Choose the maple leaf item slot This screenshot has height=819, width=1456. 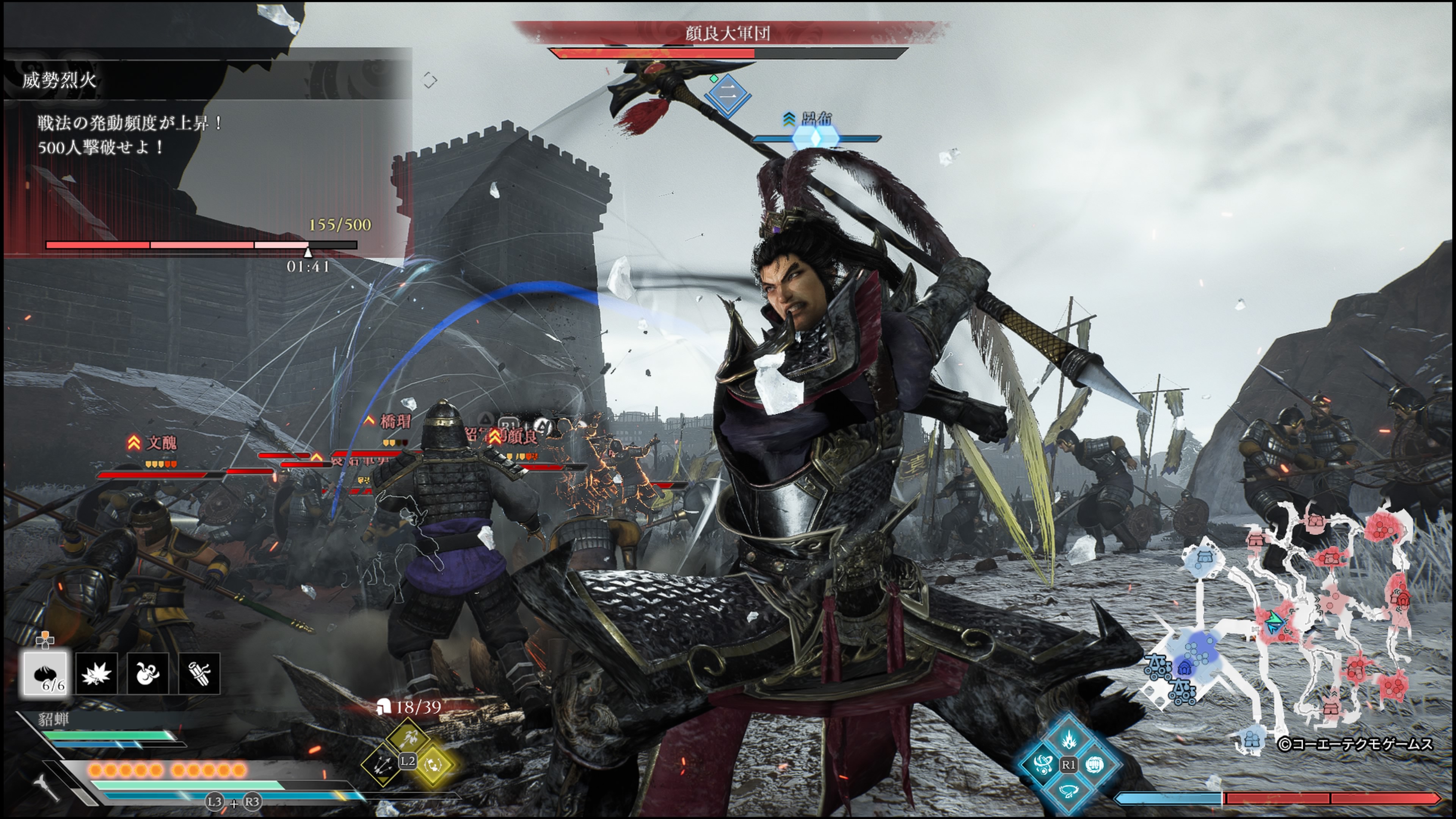pos(96,673)
